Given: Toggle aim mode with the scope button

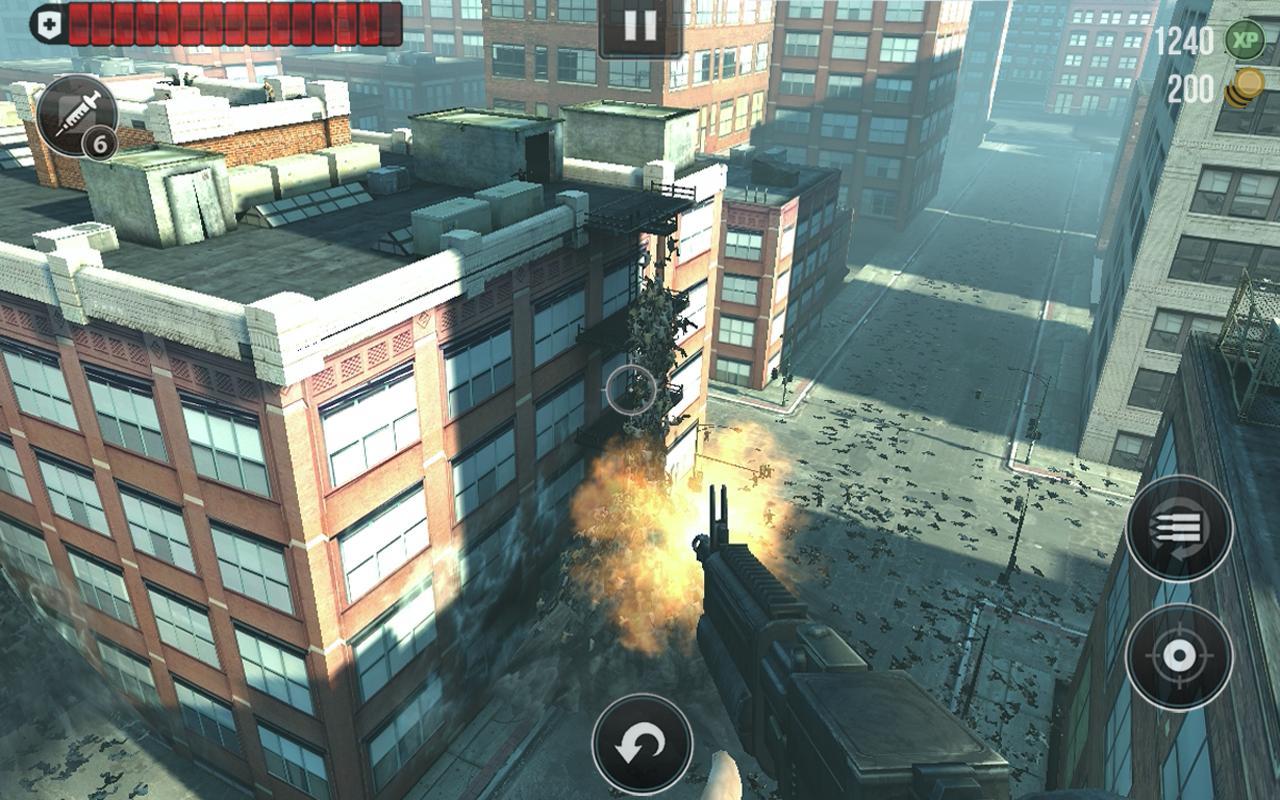Looking at the screenshot, I should 1180,655.
